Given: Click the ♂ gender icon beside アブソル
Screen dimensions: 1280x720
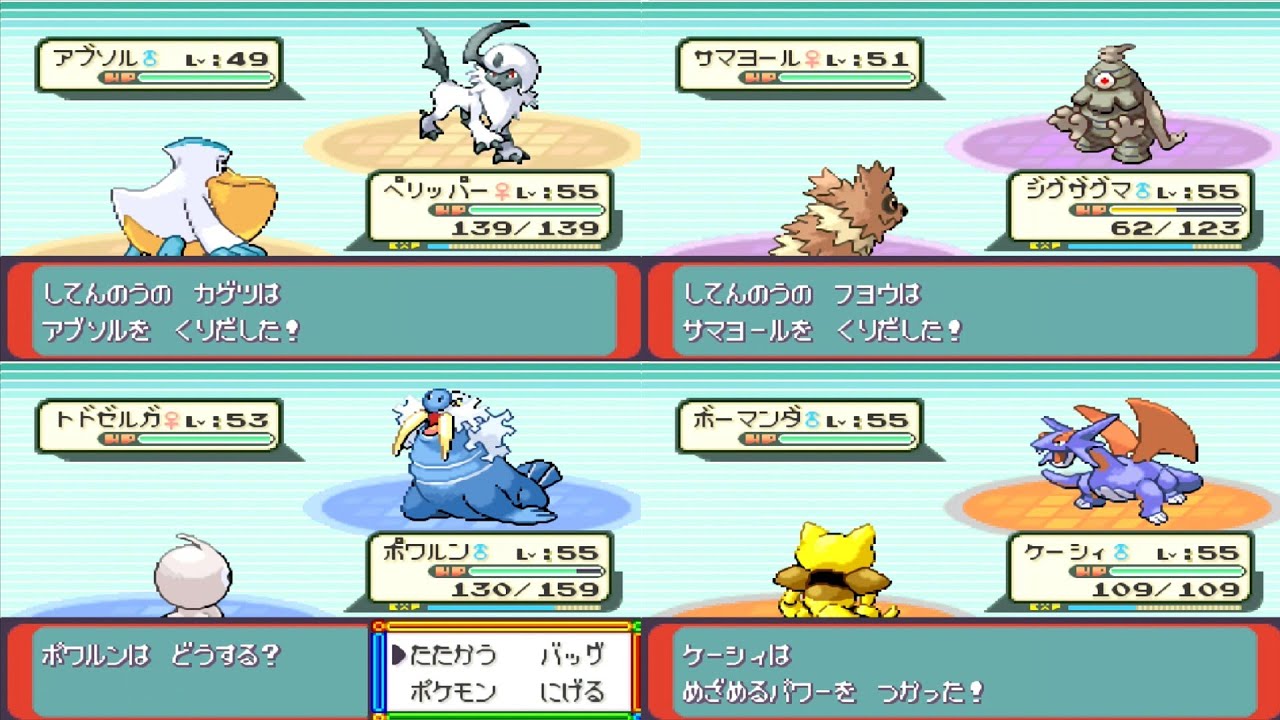Looking at the screenshot, I should coord(150,58).
